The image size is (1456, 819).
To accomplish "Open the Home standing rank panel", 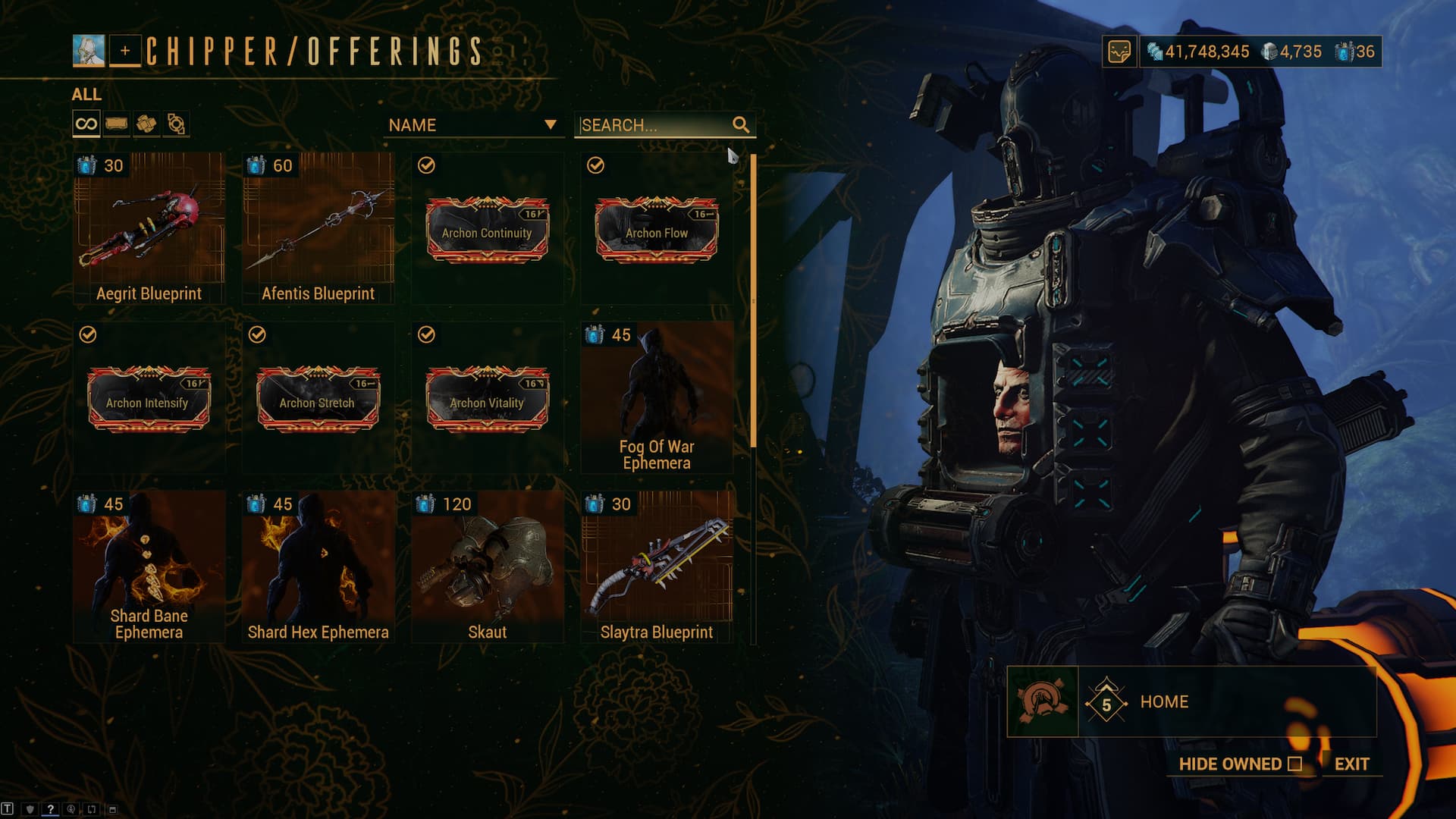I will click(x=1191, y=702).
